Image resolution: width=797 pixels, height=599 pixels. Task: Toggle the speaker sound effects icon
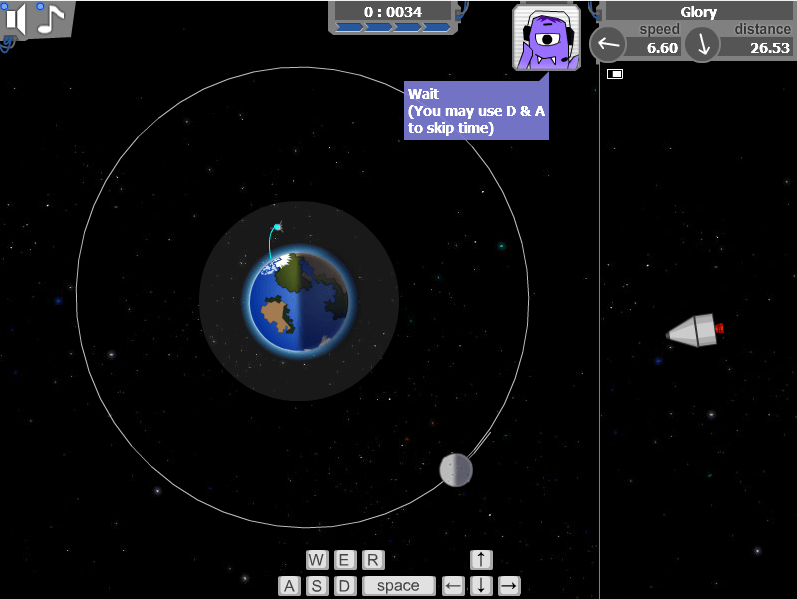[x=15, y=20]
